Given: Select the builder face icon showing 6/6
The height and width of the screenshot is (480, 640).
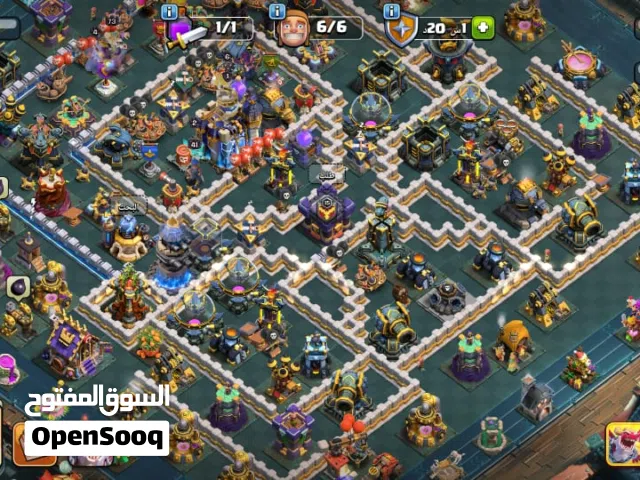Looking at the screenshot, I should pyautogui.click(x=292, y=27).
